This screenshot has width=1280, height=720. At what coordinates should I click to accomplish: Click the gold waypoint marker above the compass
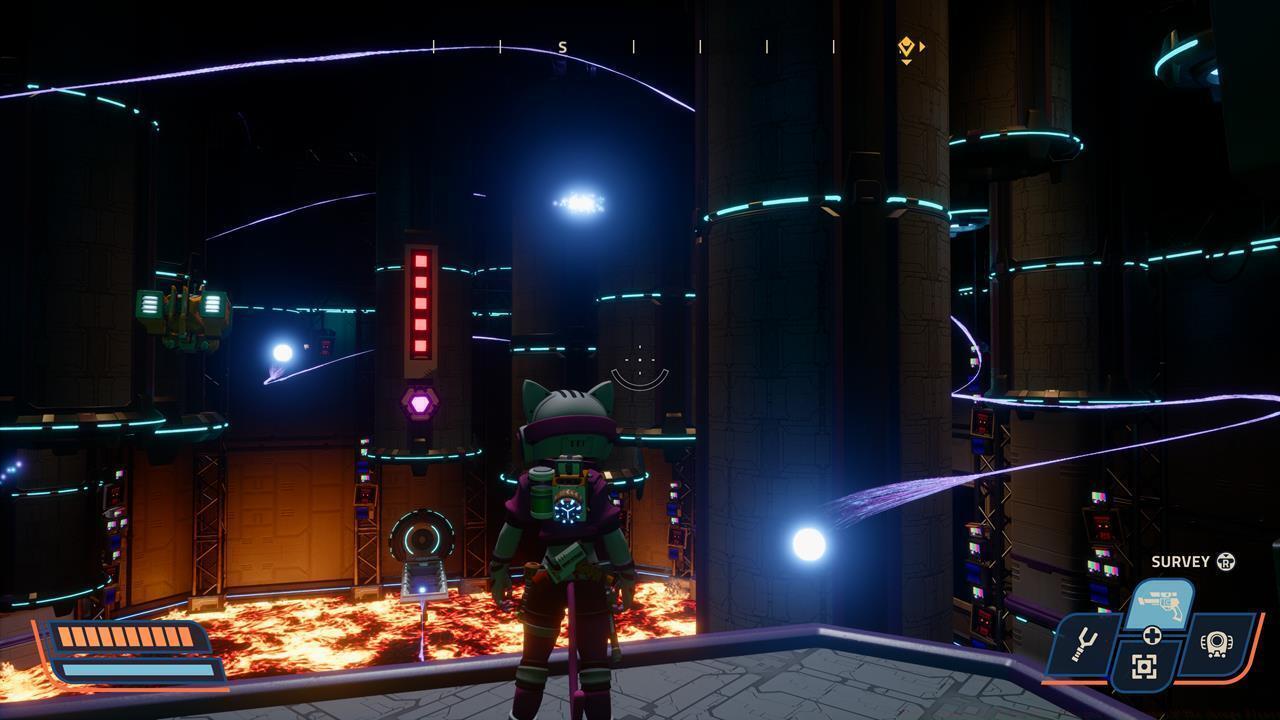click(x=905, y=47)
